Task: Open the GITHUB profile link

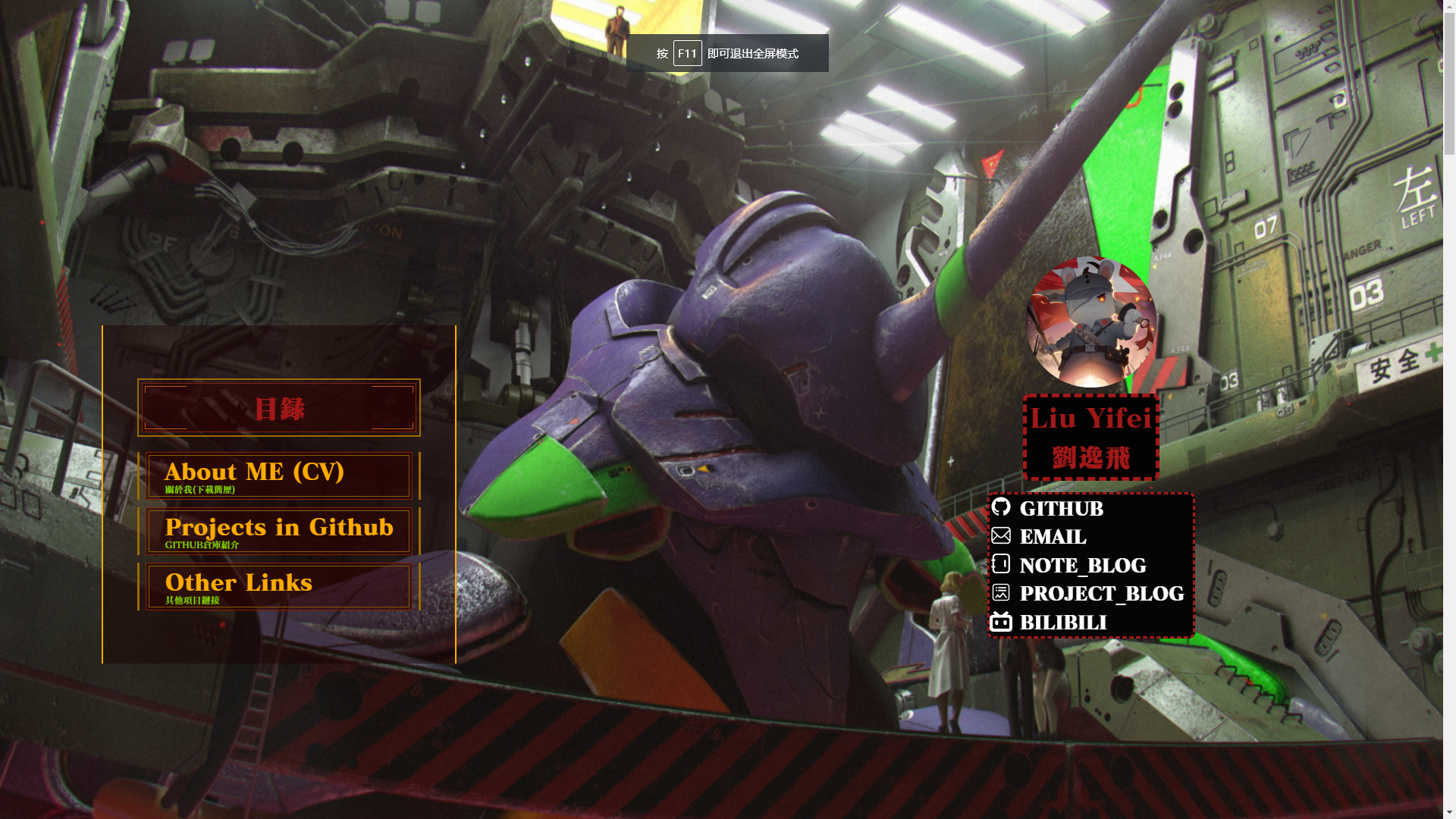Action: coord(1060,508)
